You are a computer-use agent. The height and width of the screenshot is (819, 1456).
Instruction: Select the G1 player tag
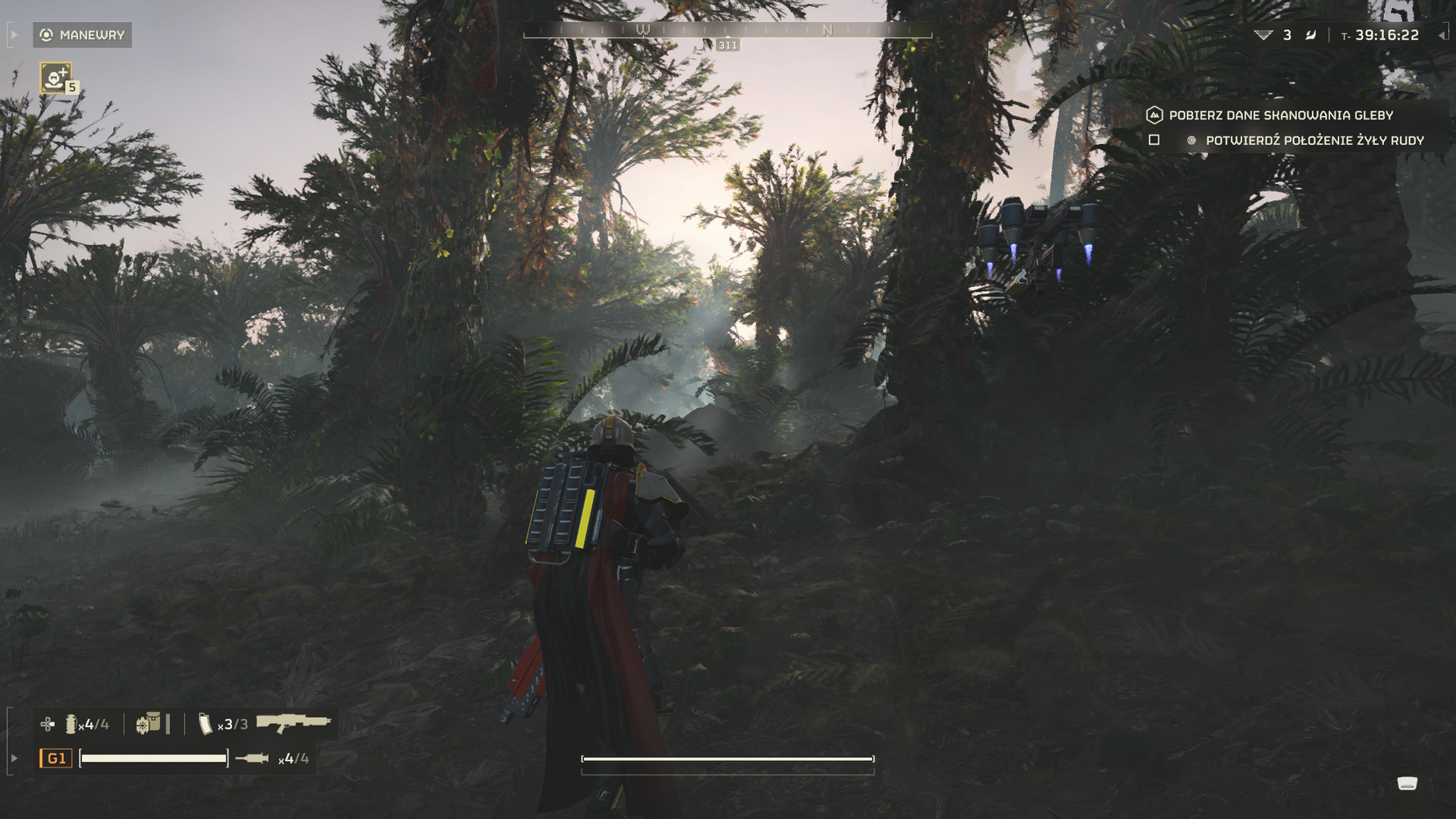coord(56,758)
